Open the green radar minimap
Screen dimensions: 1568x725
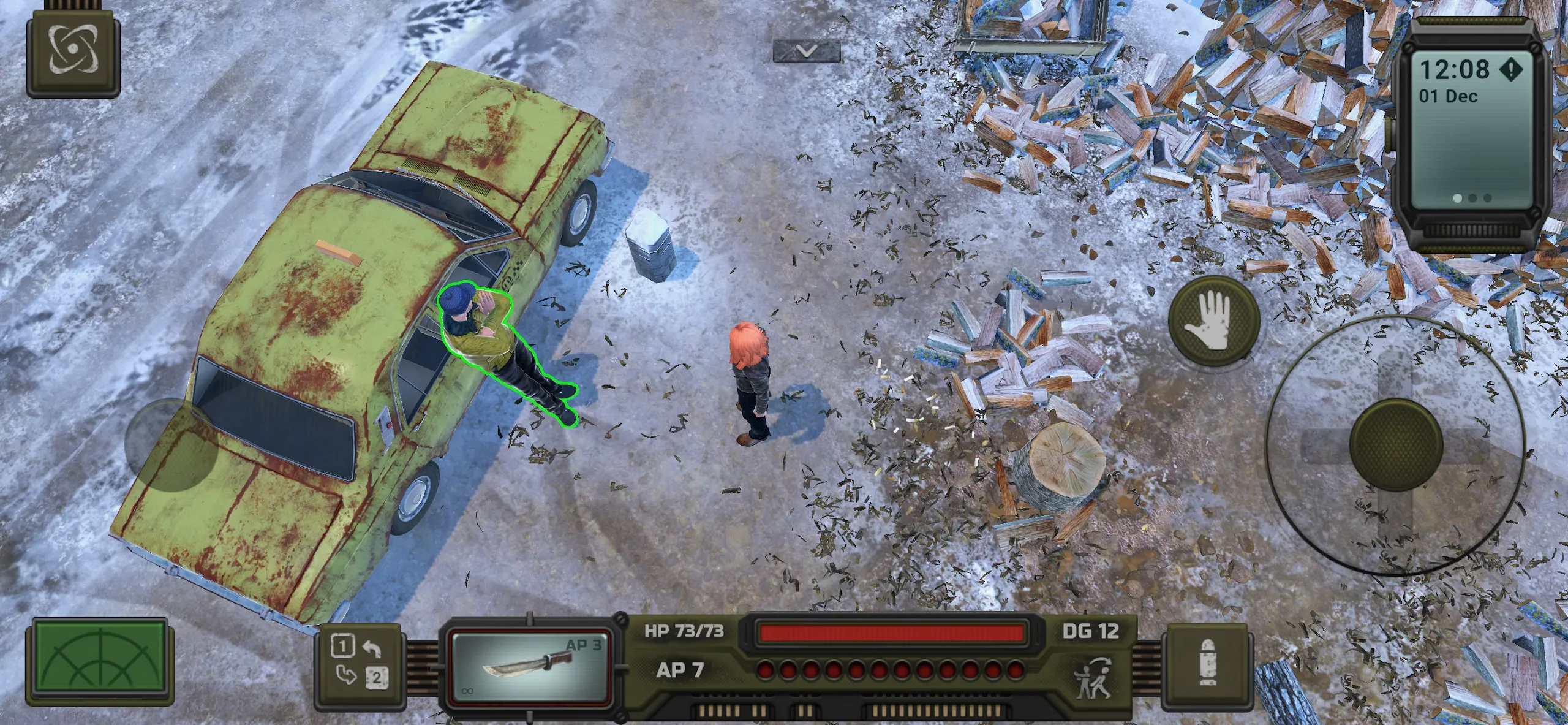(x=100, y=661)
